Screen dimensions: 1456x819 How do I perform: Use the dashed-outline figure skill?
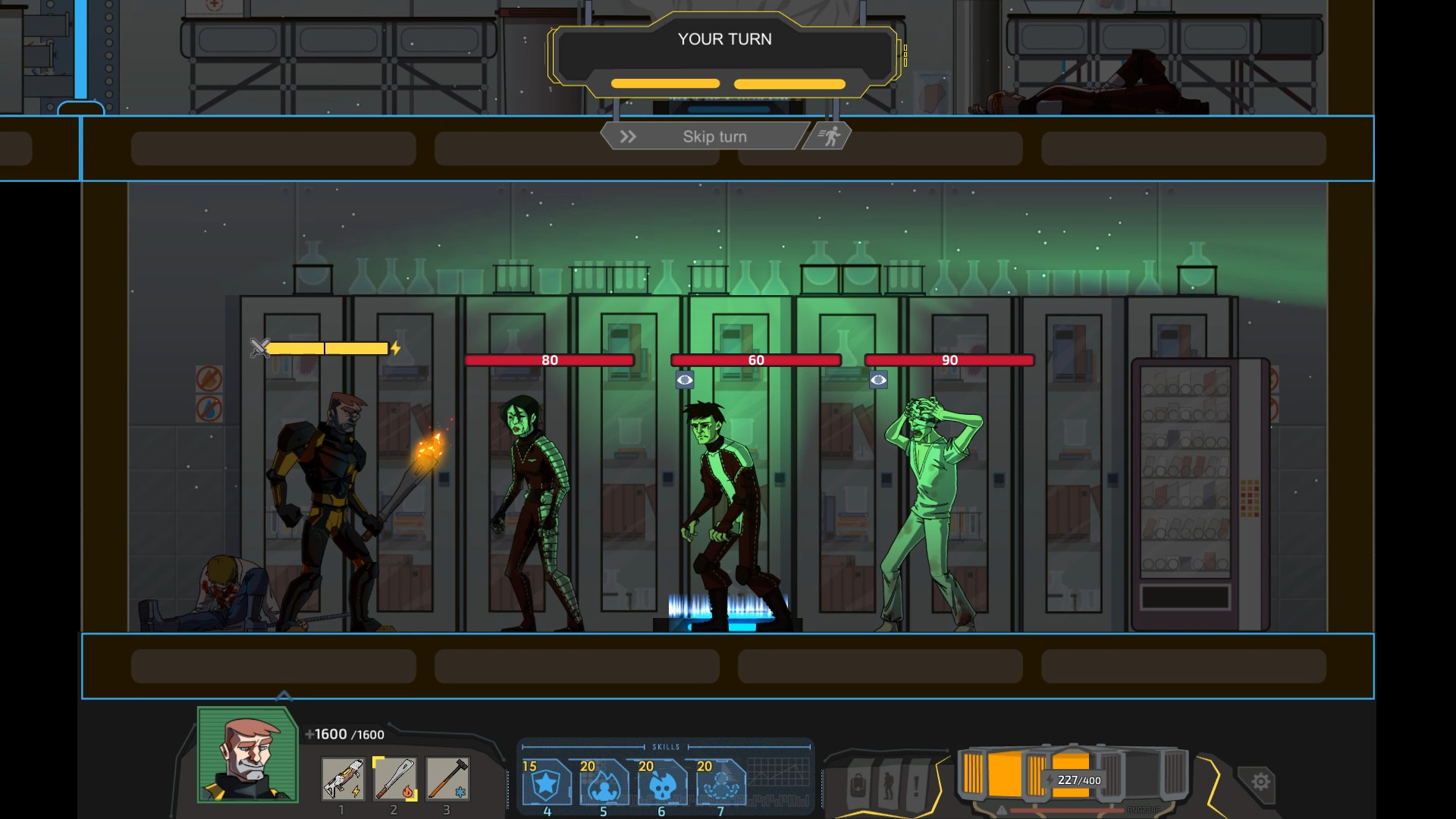(720, 783)
